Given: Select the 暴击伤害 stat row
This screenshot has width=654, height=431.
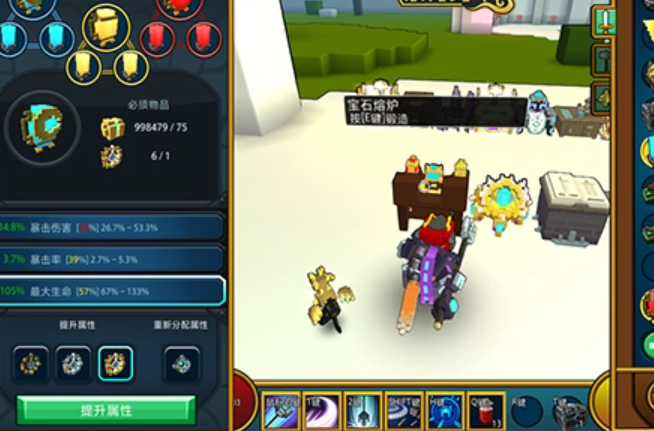Looking at the screenshot, I should [112, 227].
